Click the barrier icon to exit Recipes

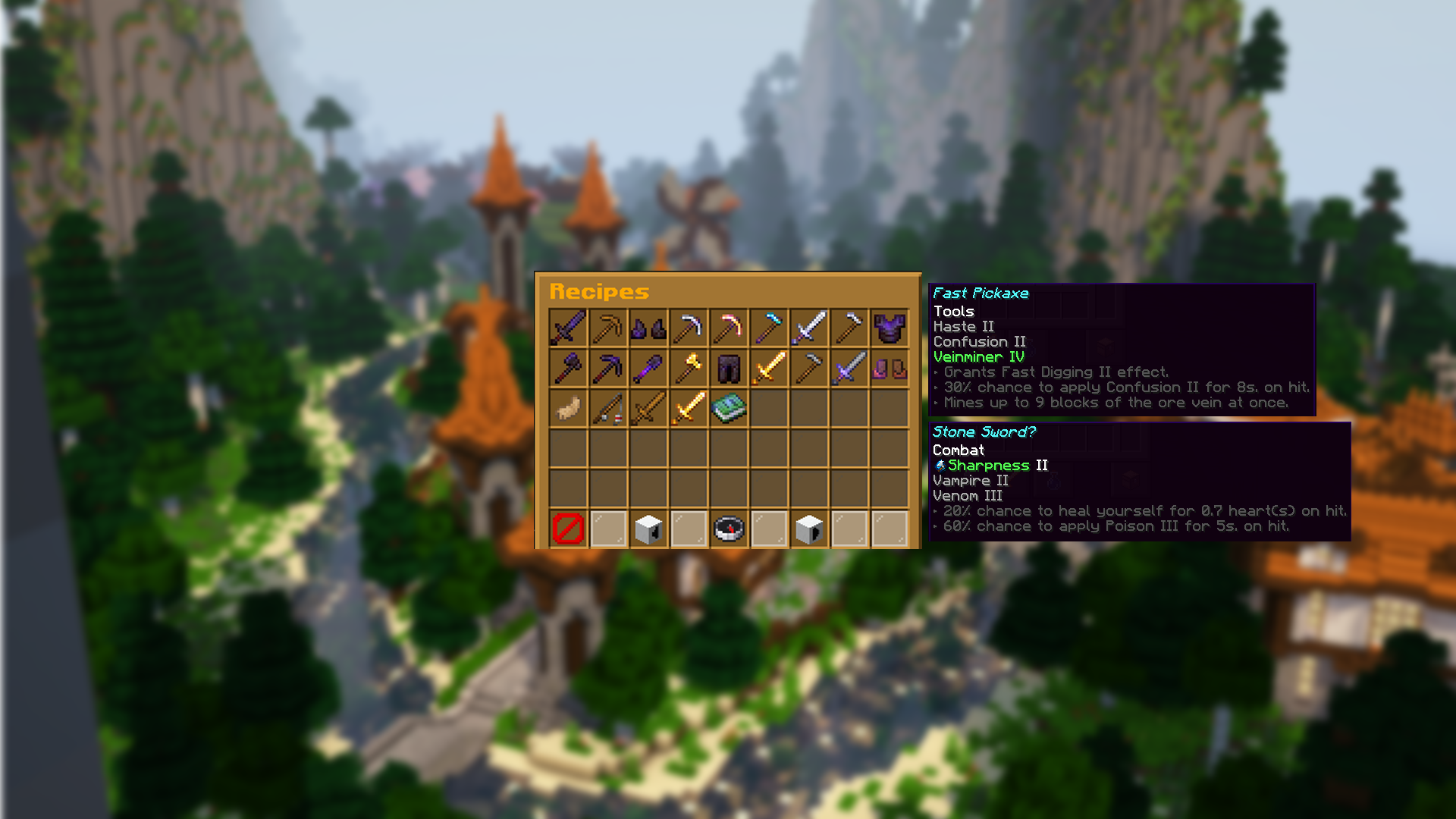[567, 529]
